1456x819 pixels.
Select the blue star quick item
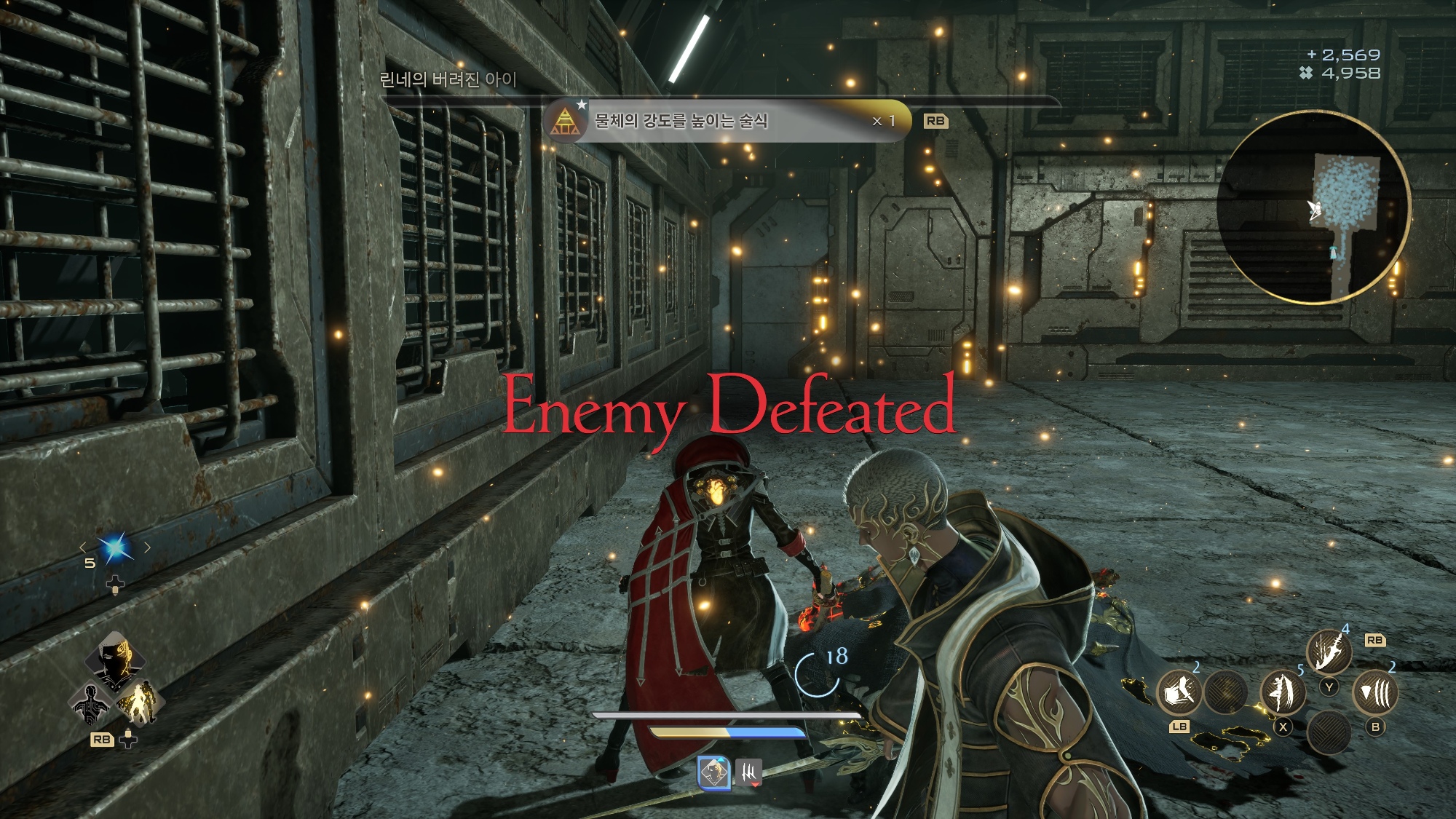(115, 547)
